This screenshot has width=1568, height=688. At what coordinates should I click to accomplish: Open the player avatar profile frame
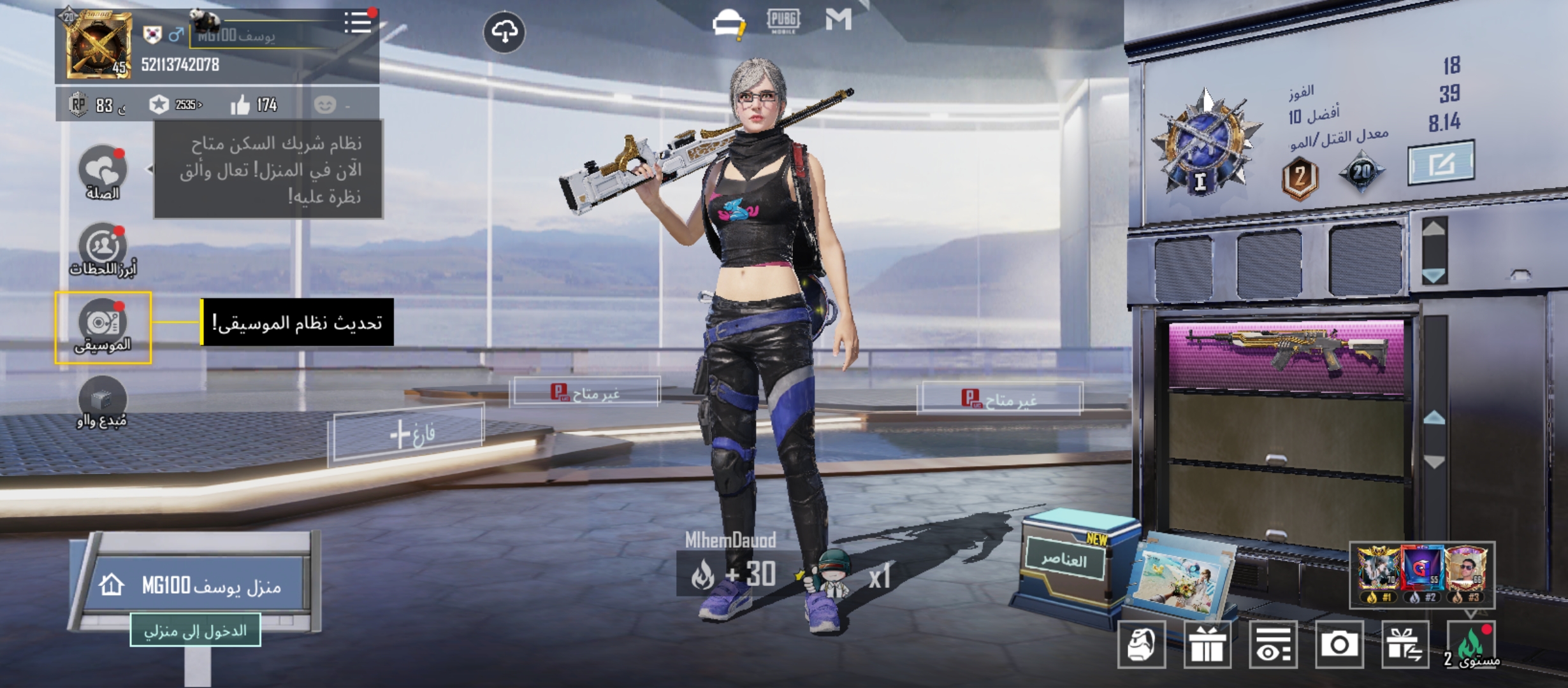[98, 46]
